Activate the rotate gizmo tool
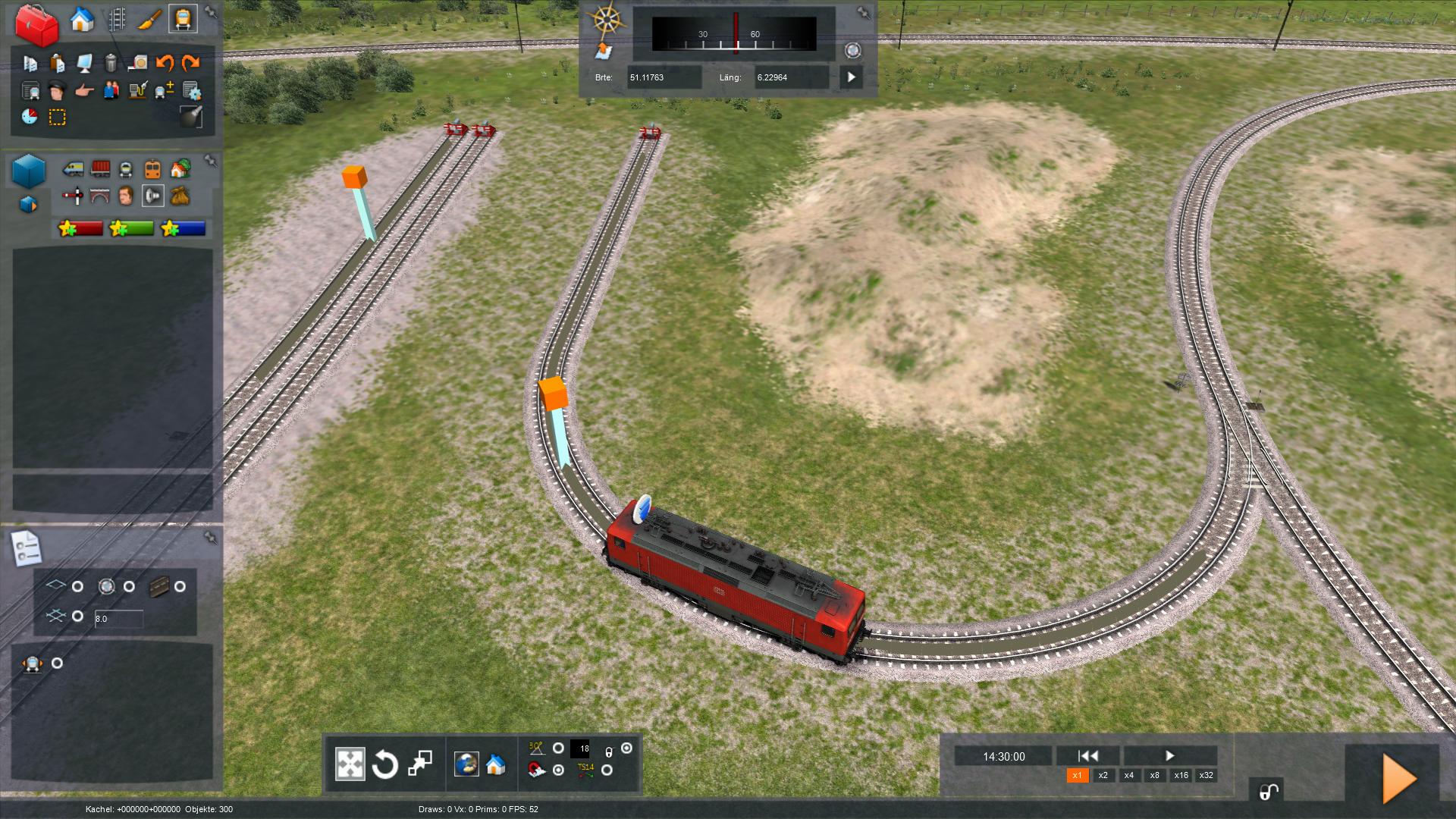The width and height of the screenshot is (1456, 819). pos(384,764)
